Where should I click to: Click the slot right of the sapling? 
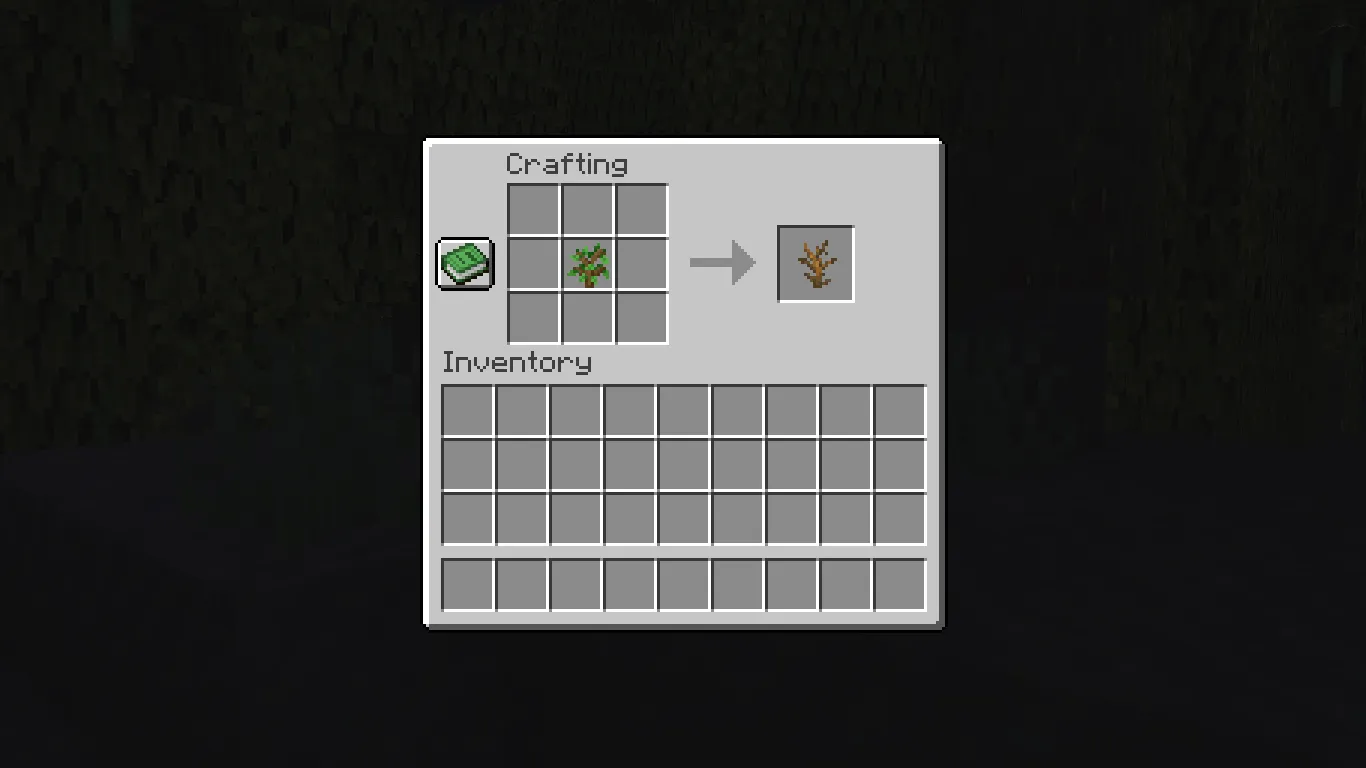coord(640,263)
